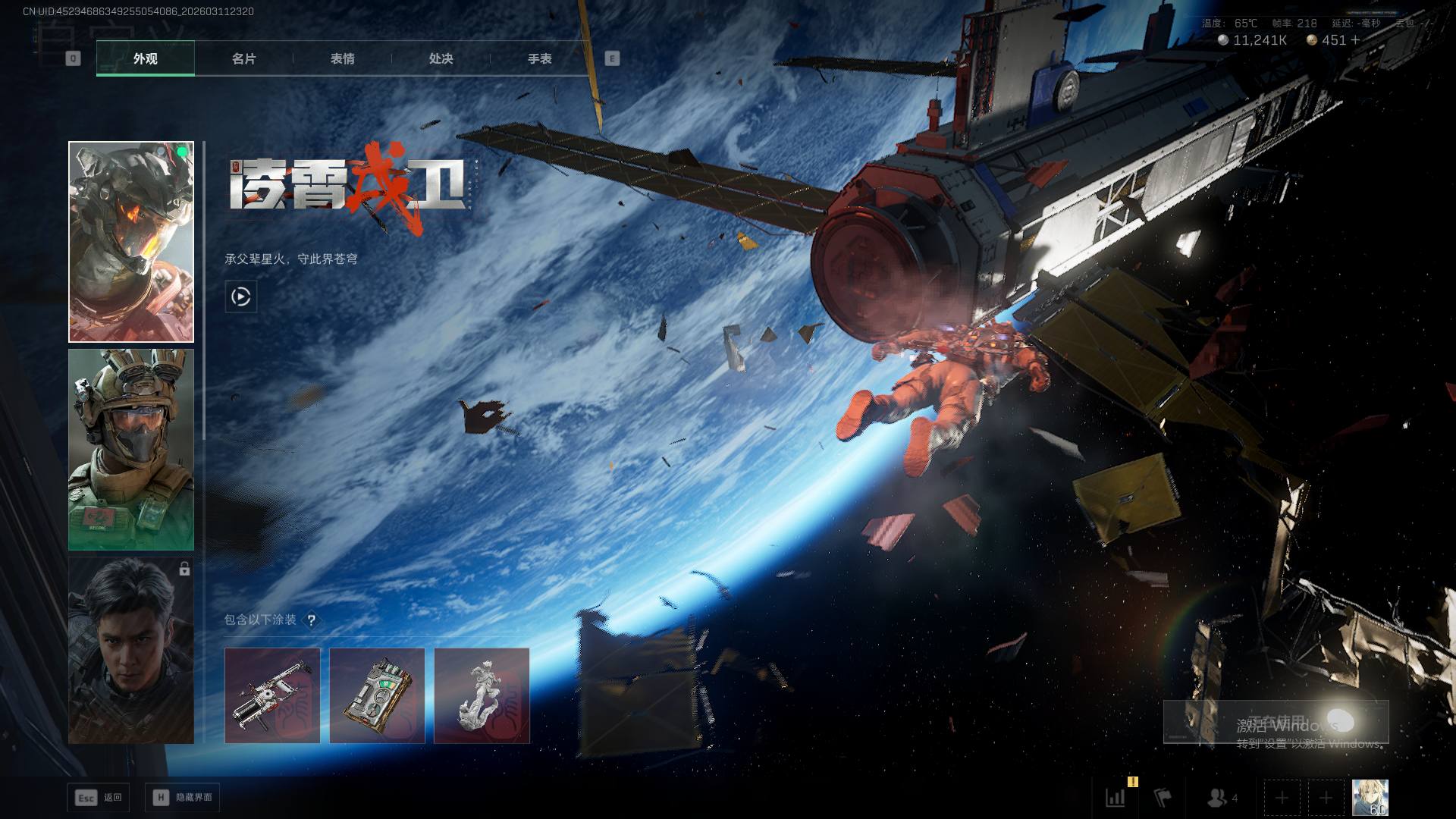
Task: View the included weapon skin thumbnail
Action: pyautogui.click(x=272, y=695)
